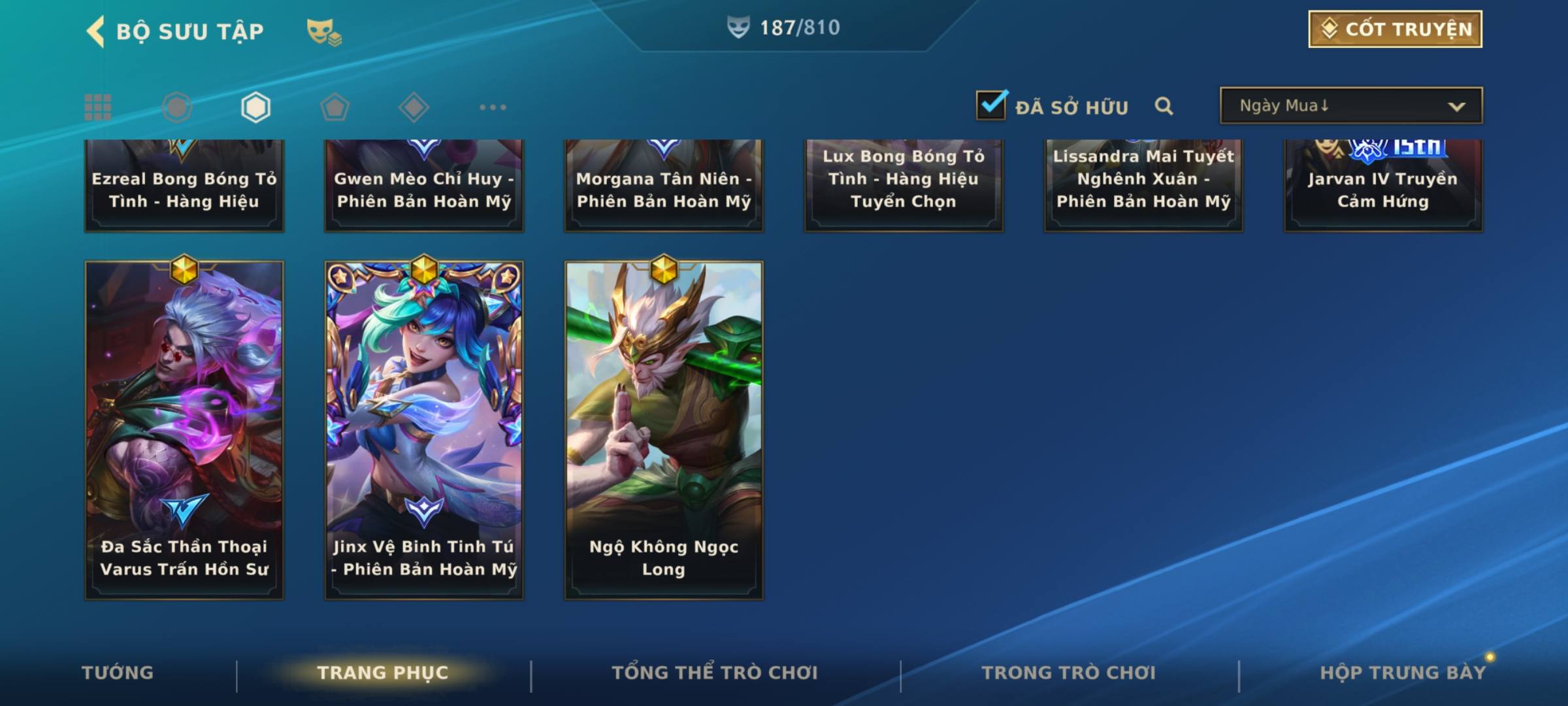This screenshot has width=1568, height=706.
Task: Choose the diamond rarity filter
Action: click(x=414, y=107)
